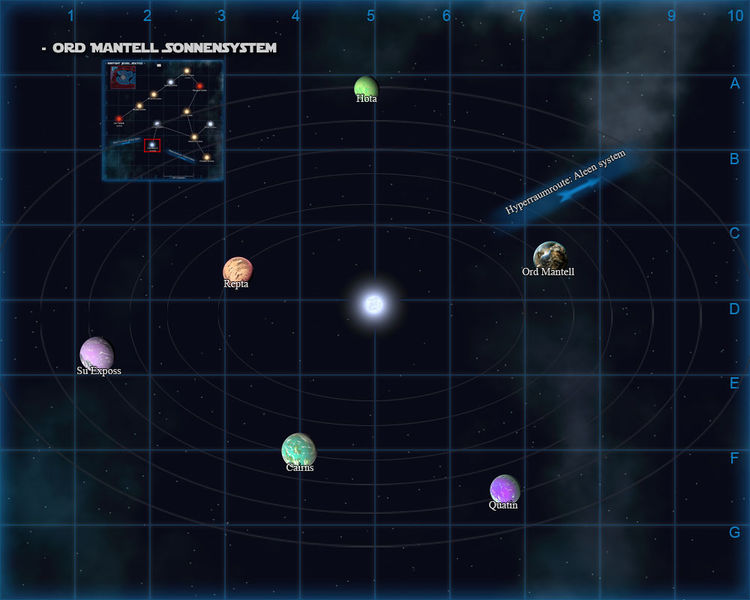This screenshot has height=600, width=750.
Task: Select the Ord Mantell planet marker
Action: 548,255
